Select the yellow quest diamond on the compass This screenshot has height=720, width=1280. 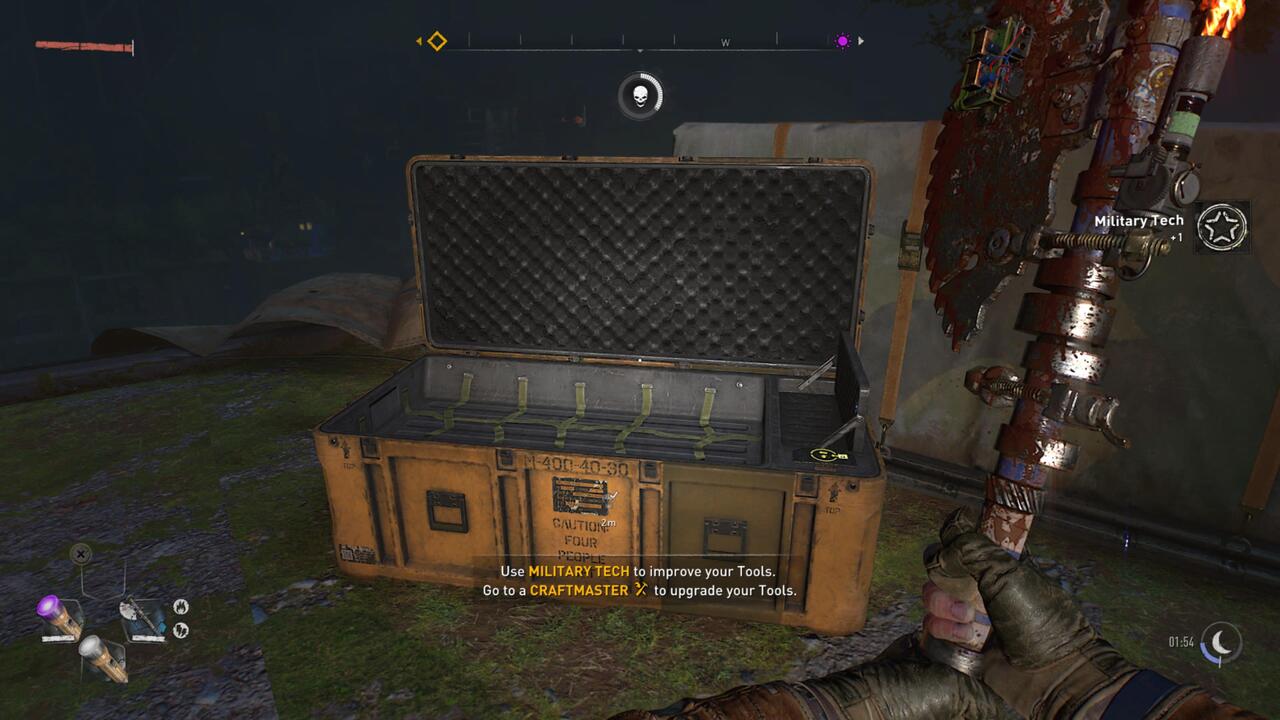pyautogui.click(x=437, y=41)
